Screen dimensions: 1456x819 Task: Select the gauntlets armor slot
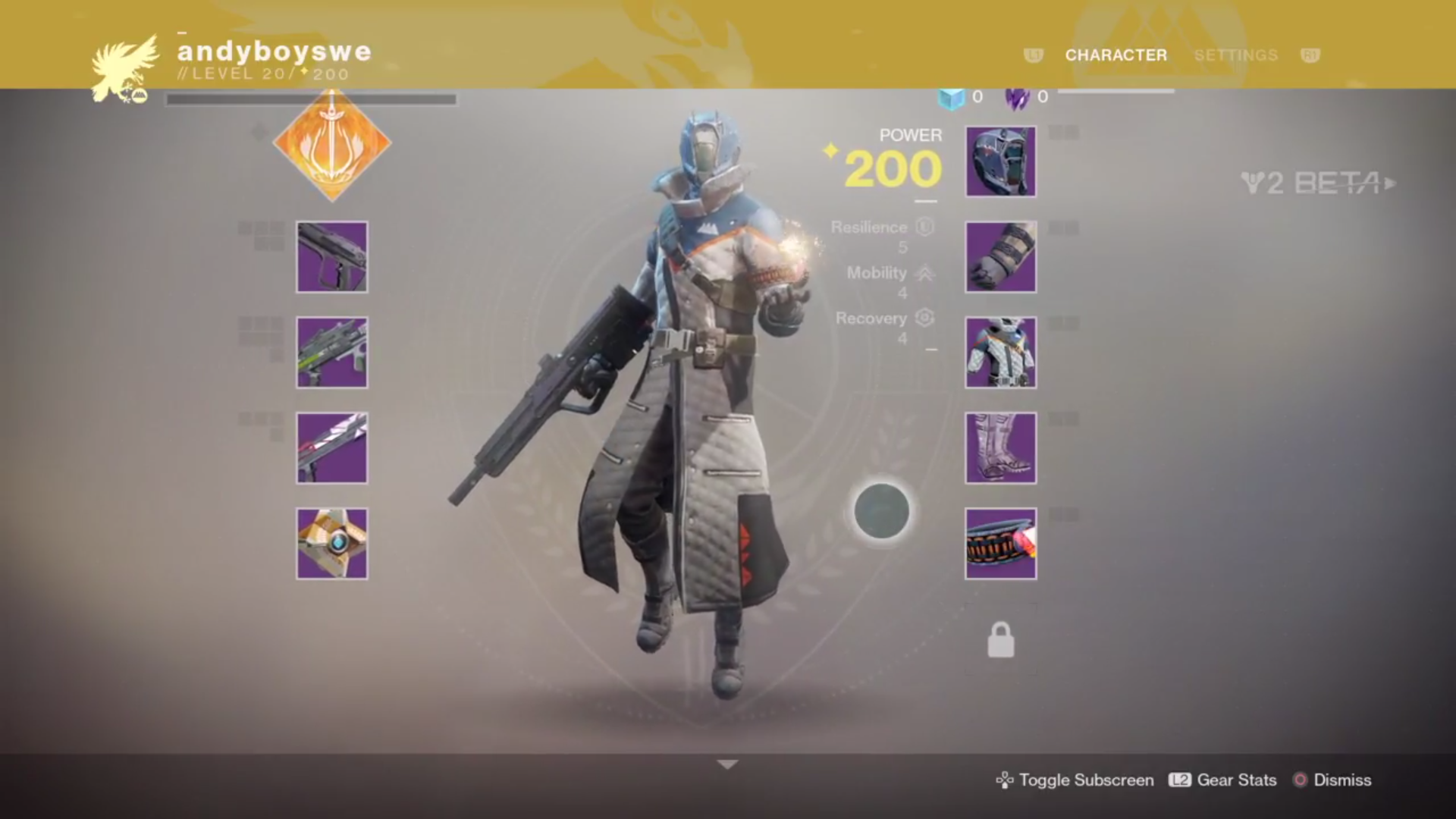pyautogui.click(x=1000, y=257)
